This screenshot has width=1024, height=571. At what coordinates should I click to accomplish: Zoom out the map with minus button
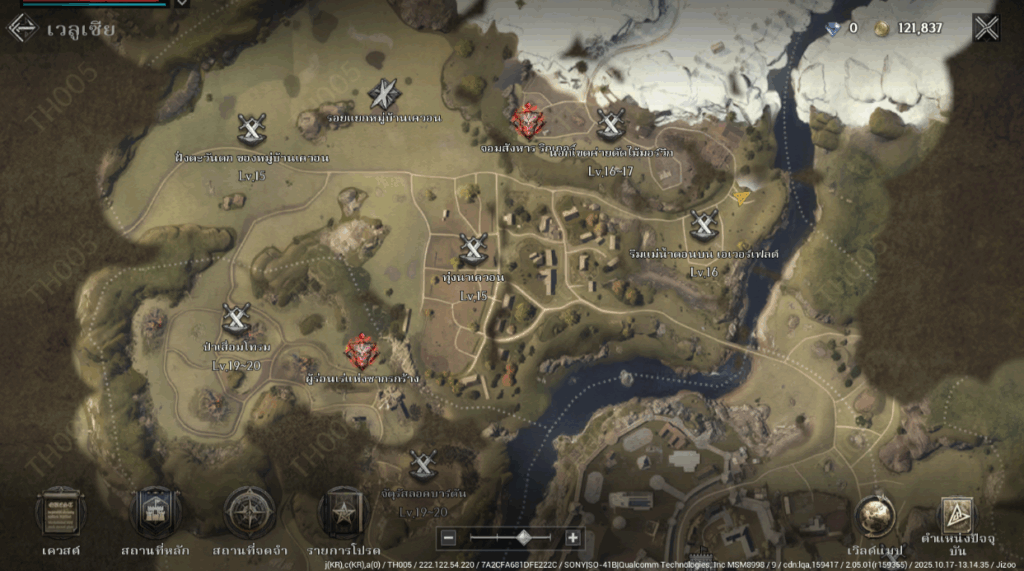point(449,538)
